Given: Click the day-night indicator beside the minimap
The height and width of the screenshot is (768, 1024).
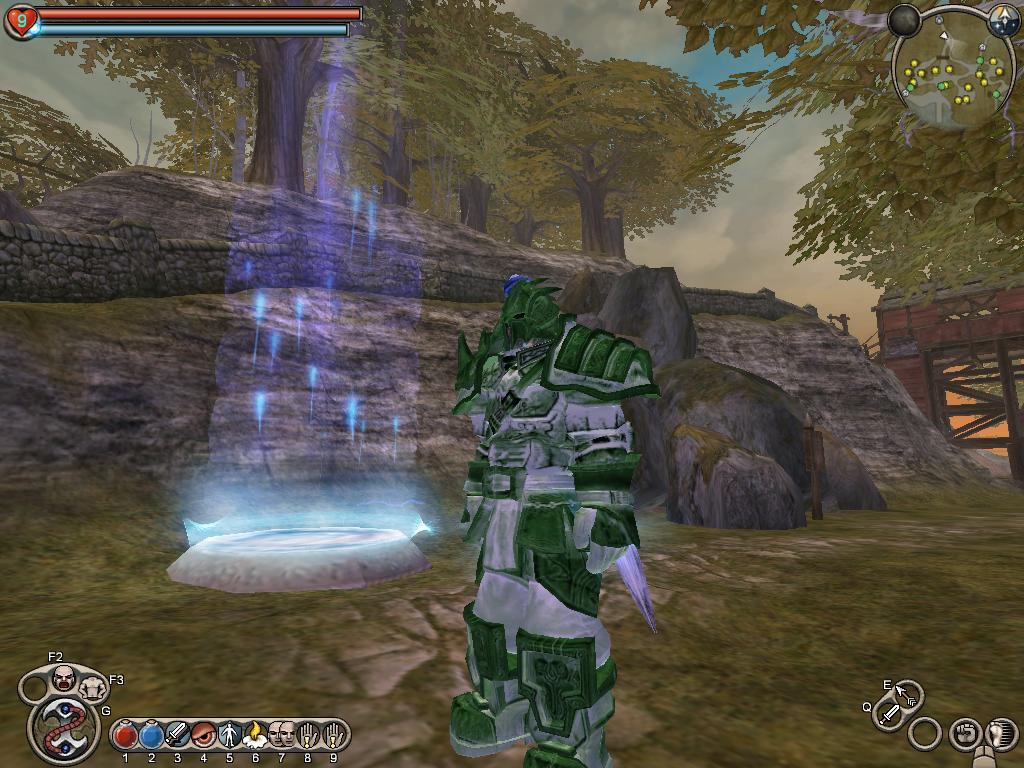Looking at the screenshot, I should (x=1003, y=20).
